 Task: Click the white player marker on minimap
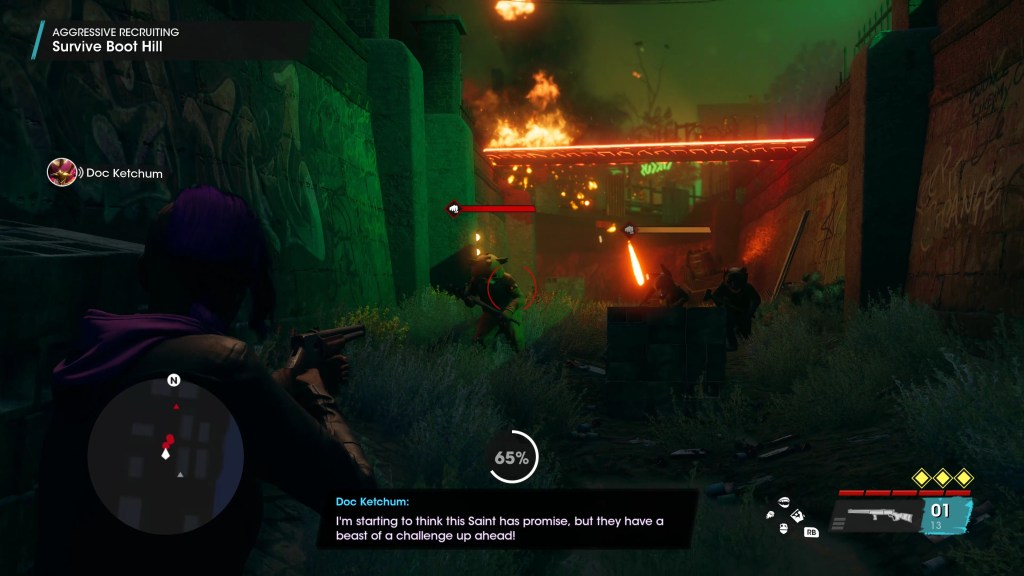coord(166,453)
